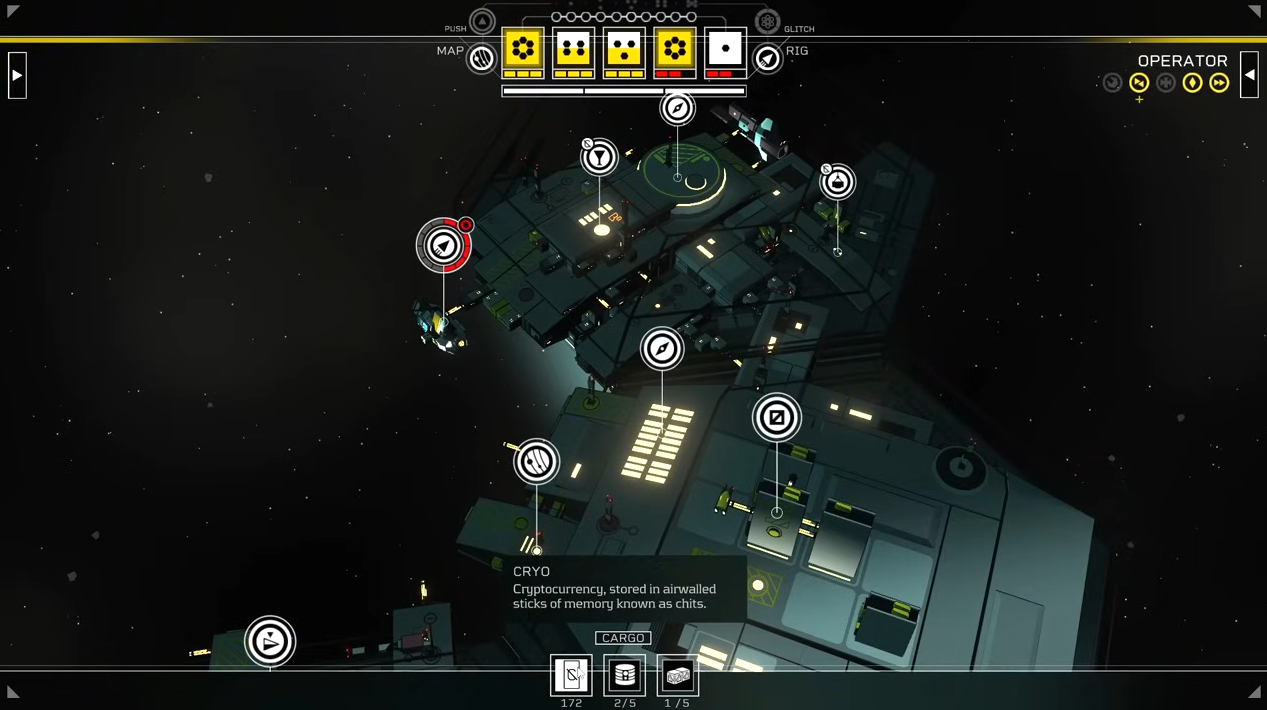This screenshot has width=1267, height=710.
Task: Open the funnel-shaped location marker
Action: [599, 157]
